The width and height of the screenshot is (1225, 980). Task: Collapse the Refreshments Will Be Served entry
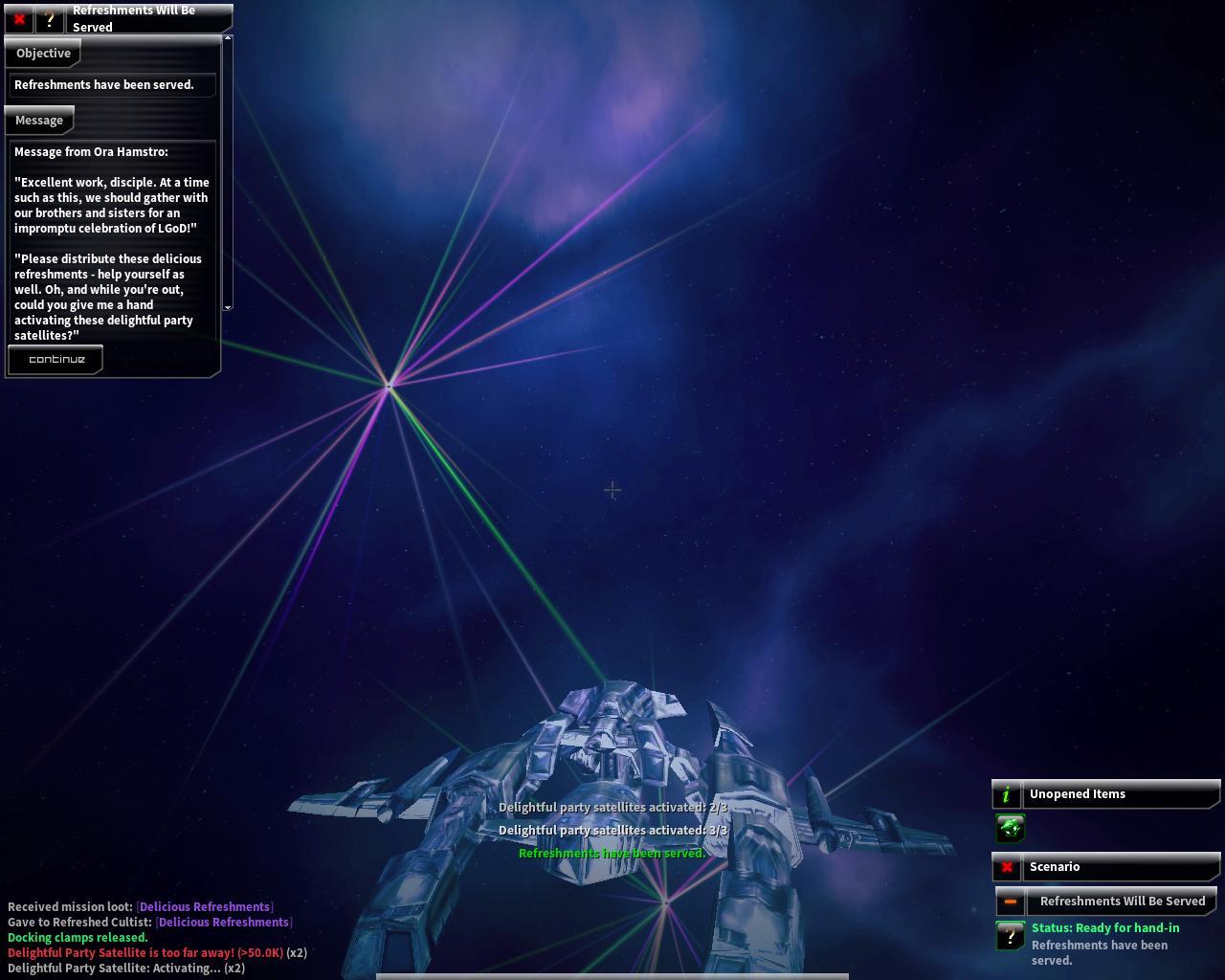(x=1010, y=902)
